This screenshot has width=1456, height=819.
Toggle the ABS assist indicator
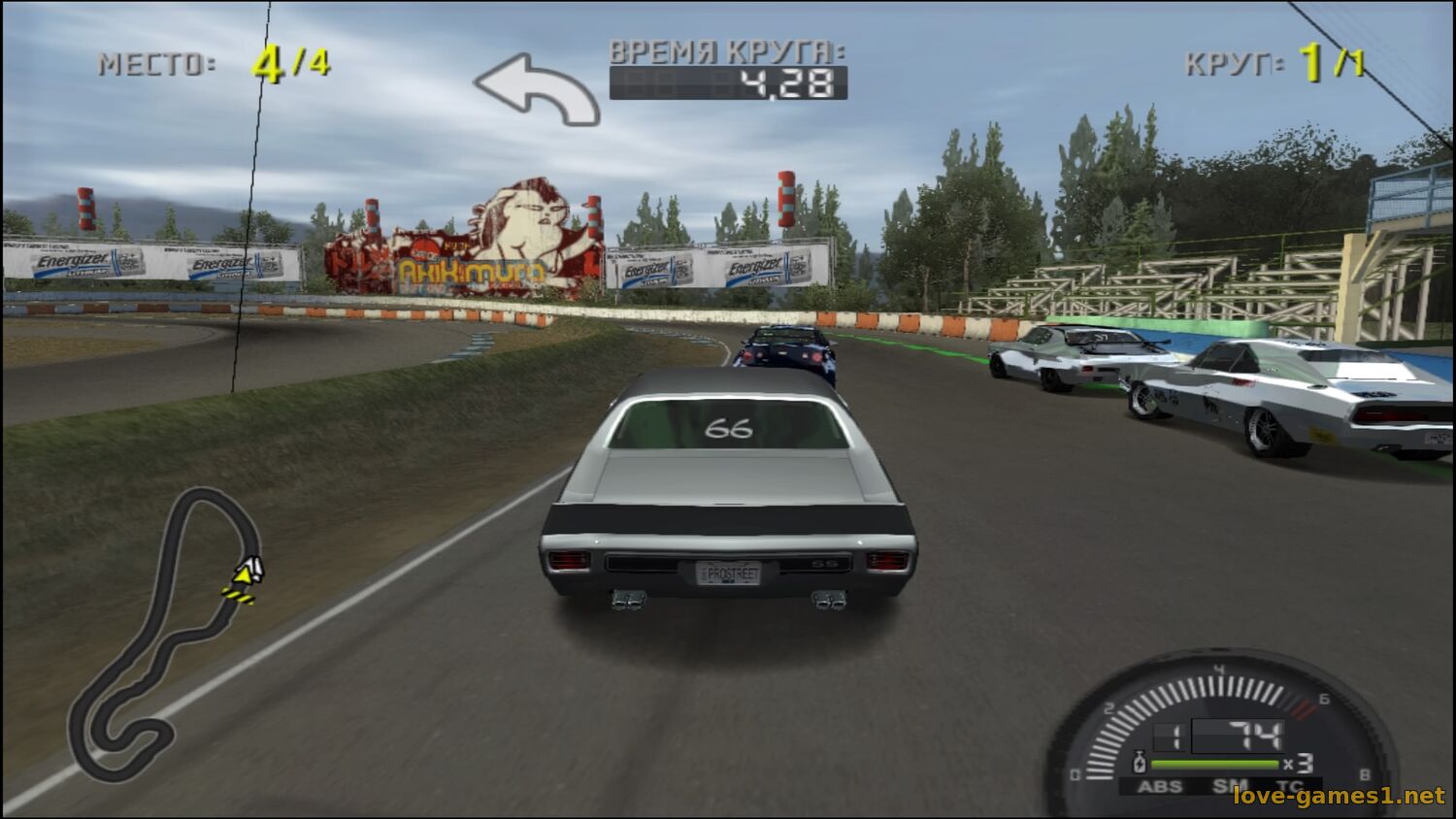pos(1159,786)
